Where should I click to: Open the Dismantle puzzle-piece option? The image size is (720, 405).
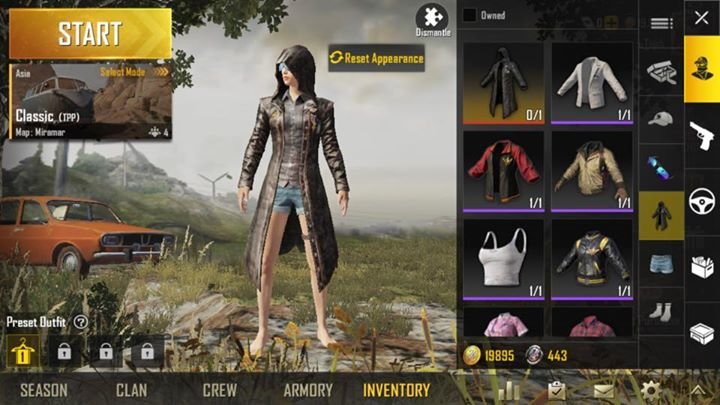432,20
